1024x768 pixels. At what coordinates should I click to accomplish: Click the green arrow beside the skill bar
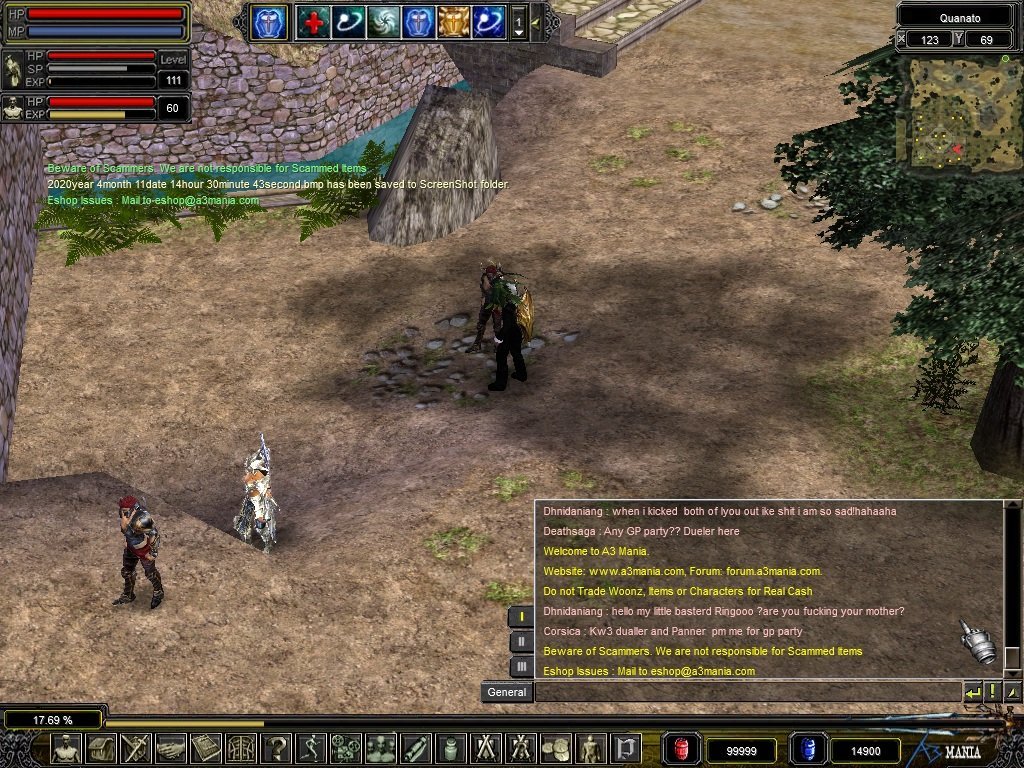pyautogui.click(x=535, y=22)
